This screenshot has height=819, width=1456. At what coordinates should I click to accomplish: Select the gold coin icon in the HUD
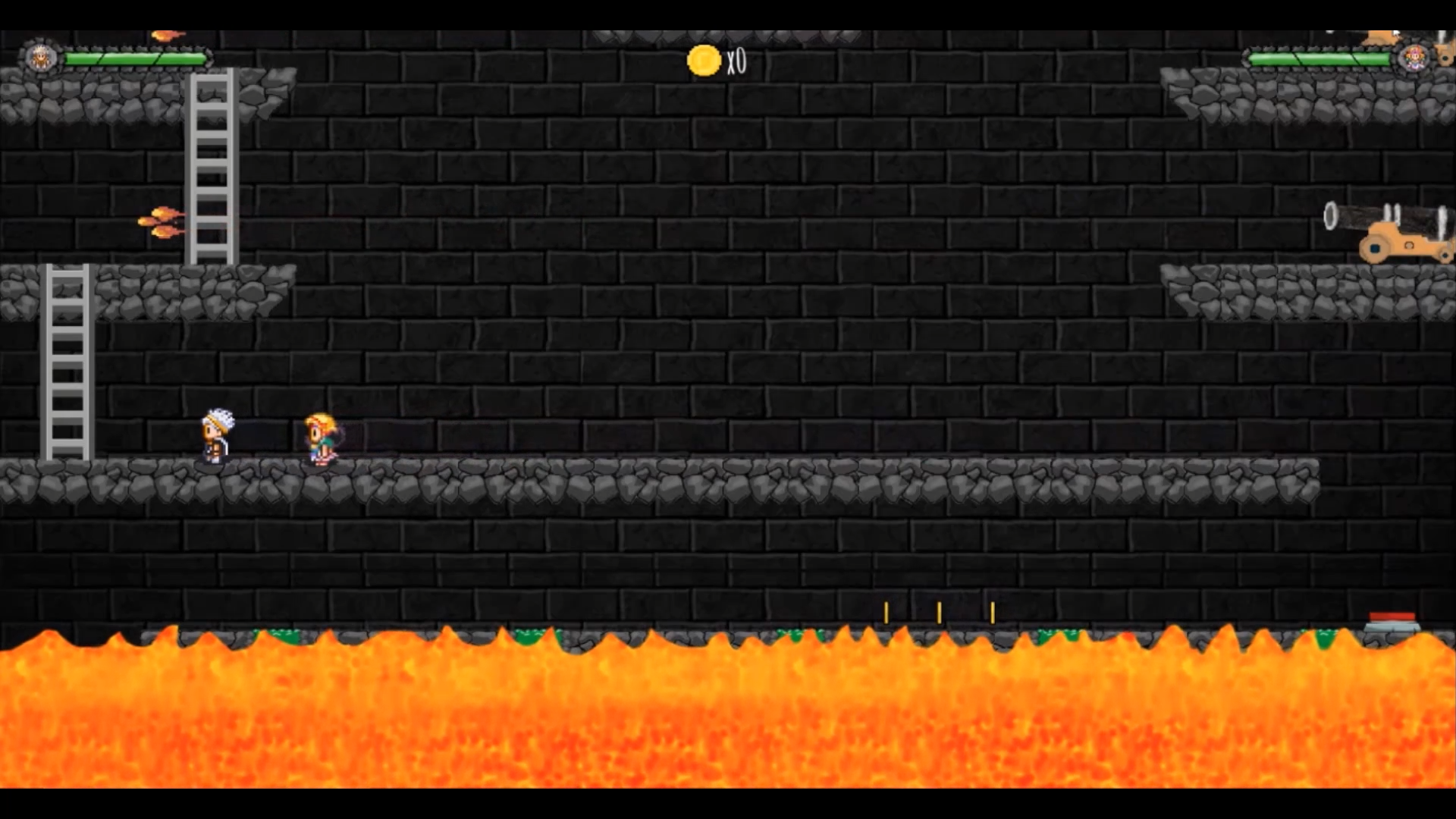[702, 61]
